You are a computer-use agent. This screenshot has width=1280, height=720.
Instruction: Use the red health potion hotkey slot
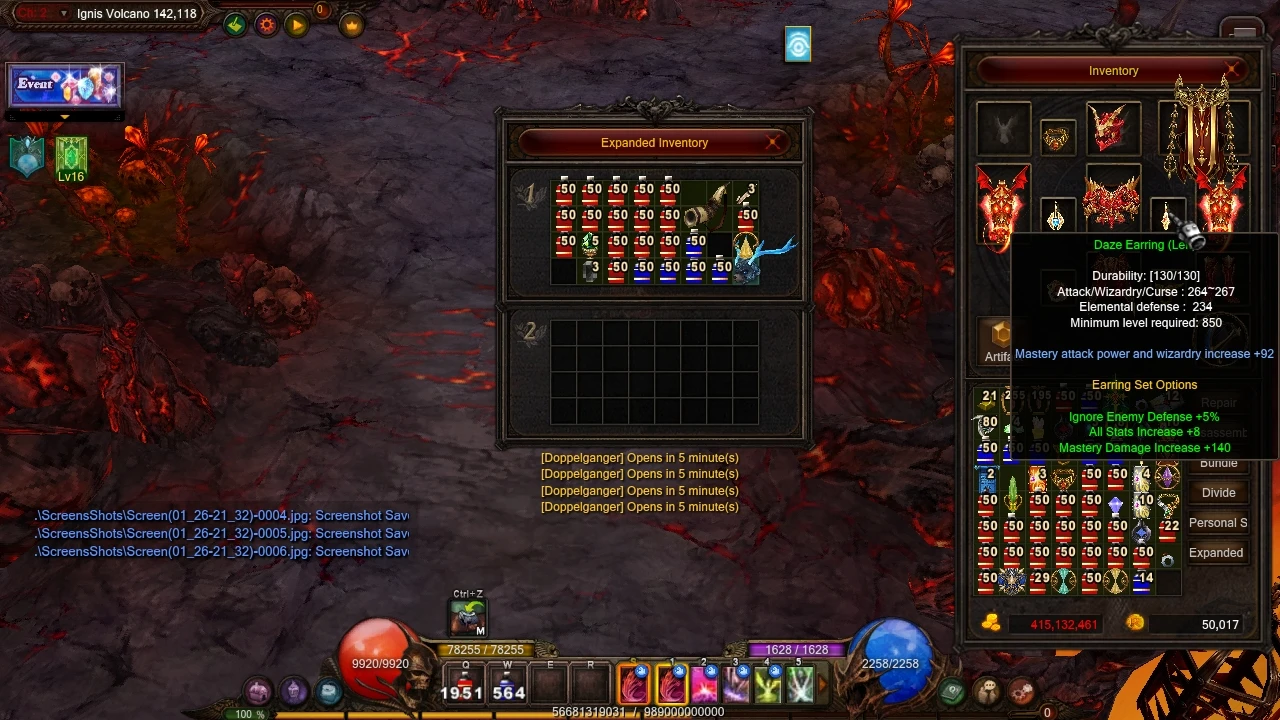click(x=465, y=682)
